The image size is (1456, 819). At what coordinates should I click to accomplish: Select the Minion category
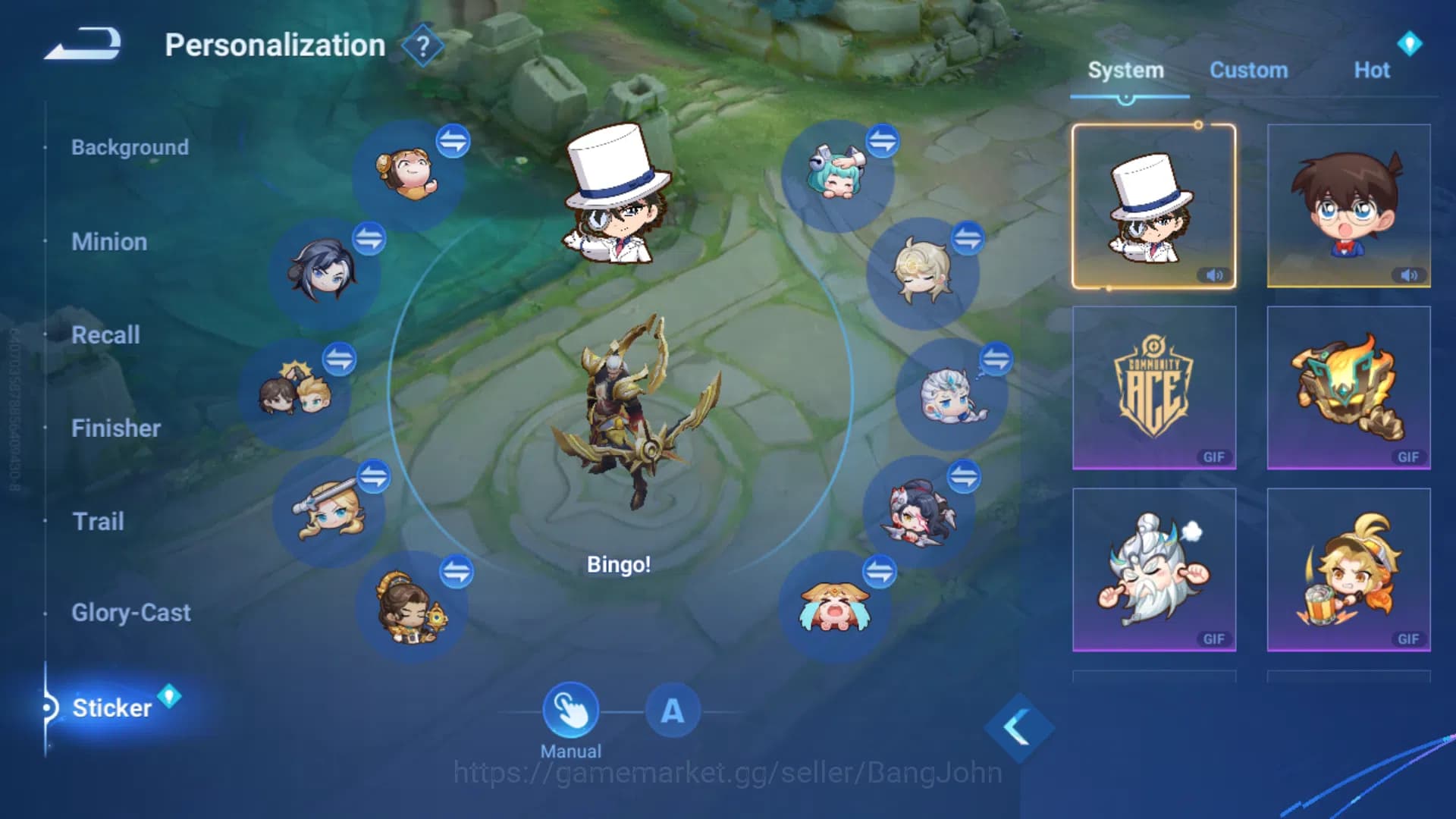point(109,242)
